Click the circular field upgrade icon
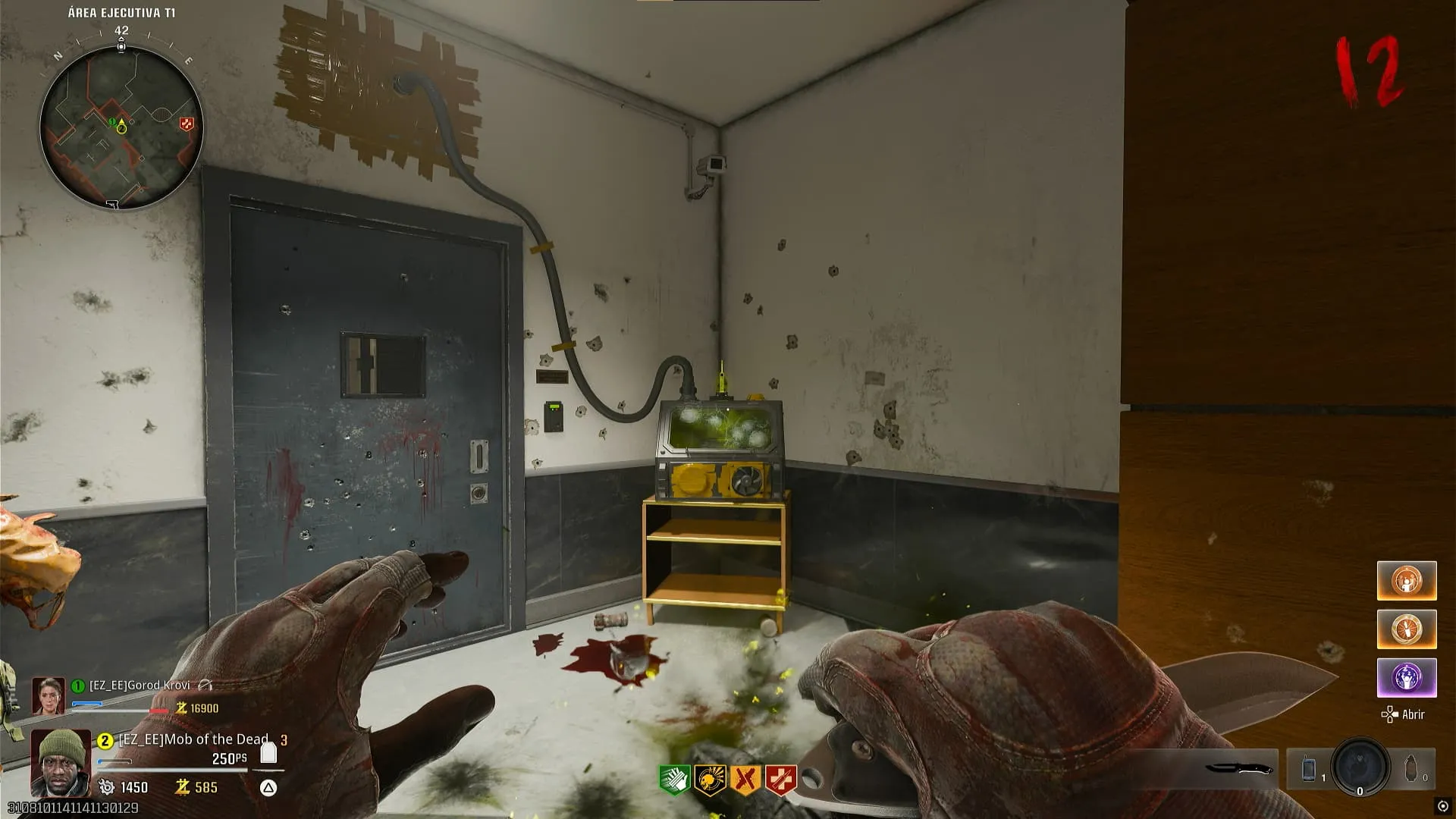 [1360, 767]
